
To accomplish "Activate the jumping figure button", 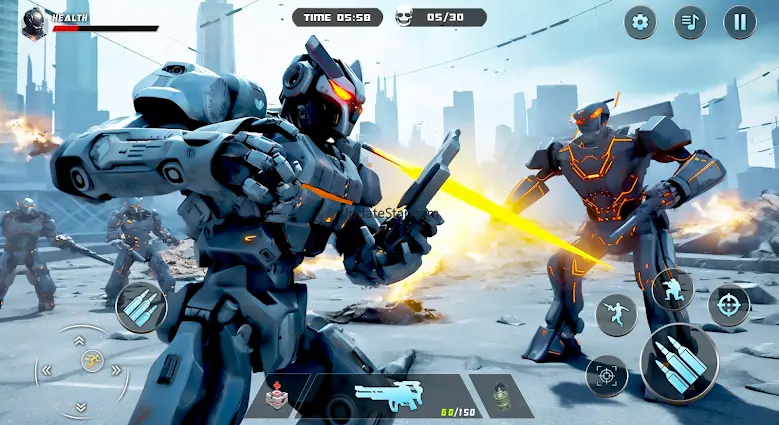I will [616, 315].
